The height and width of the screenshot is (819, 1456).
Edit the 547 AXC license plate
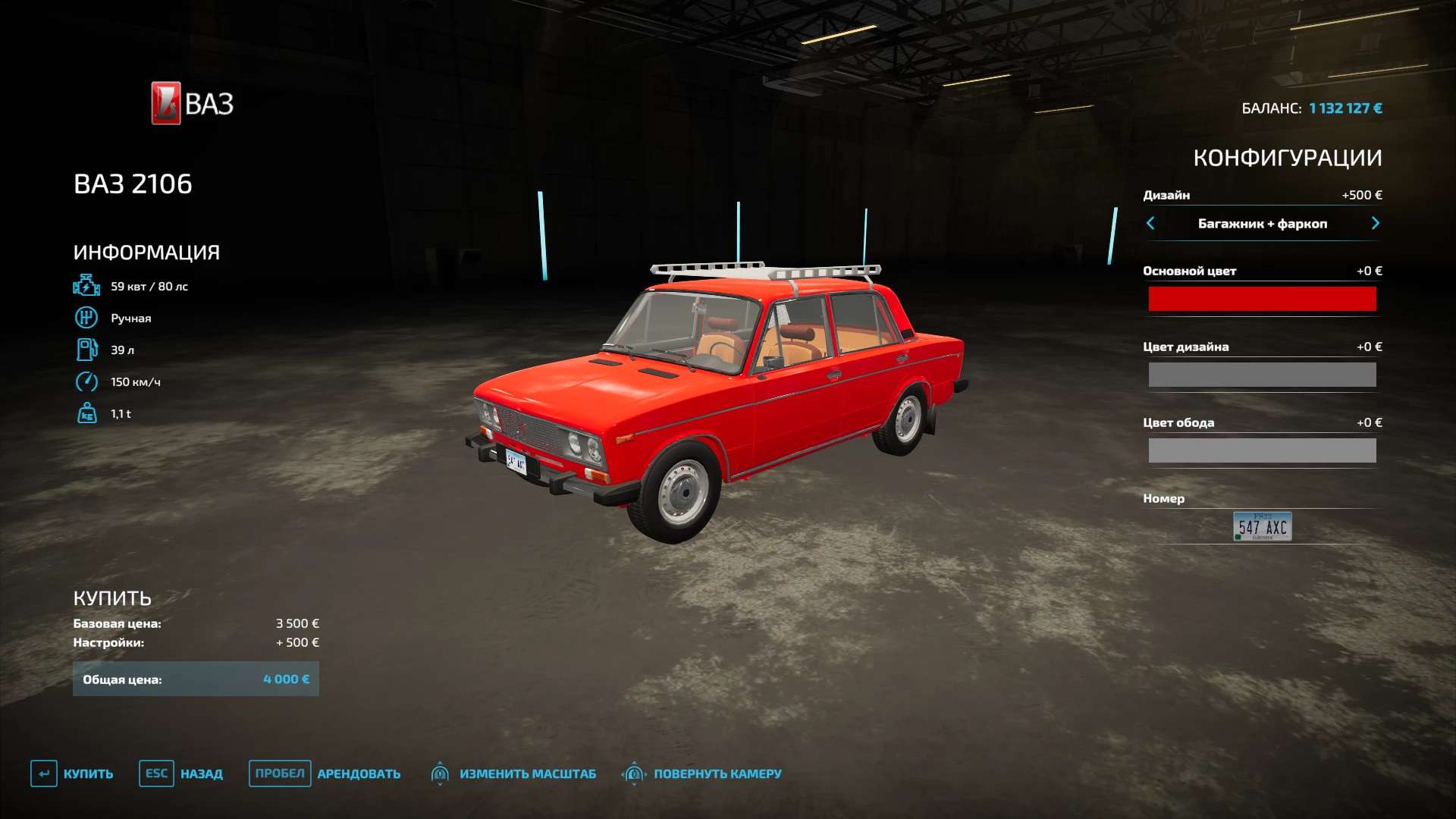(x=1262, y=526)
